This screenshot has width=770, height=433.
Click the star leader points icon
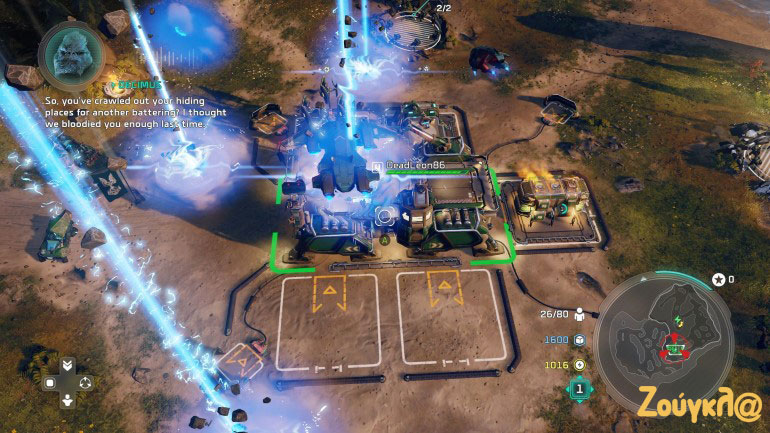point(717,279)
